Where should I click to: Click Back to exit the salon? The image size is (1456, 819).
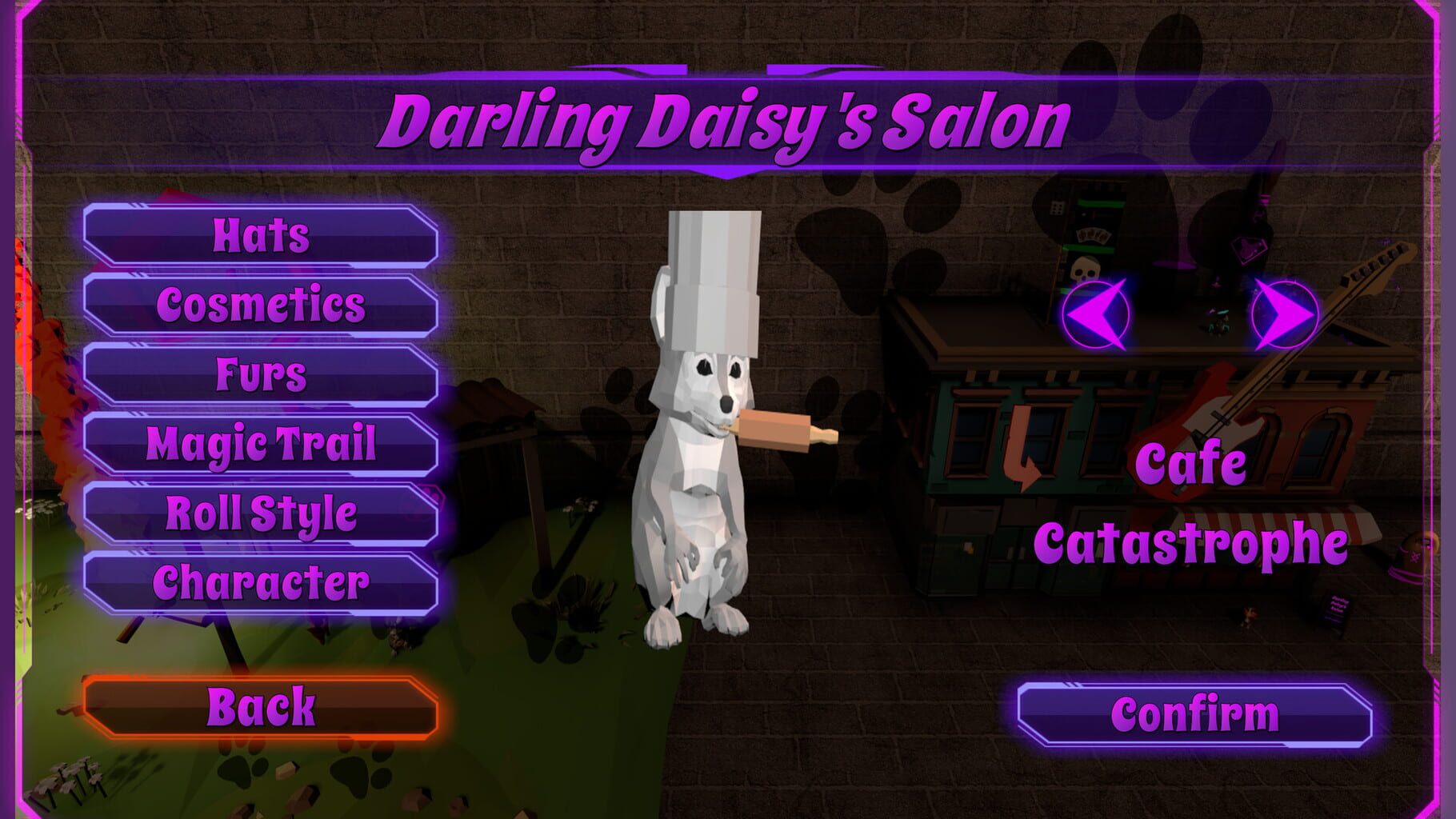[260, 706]
